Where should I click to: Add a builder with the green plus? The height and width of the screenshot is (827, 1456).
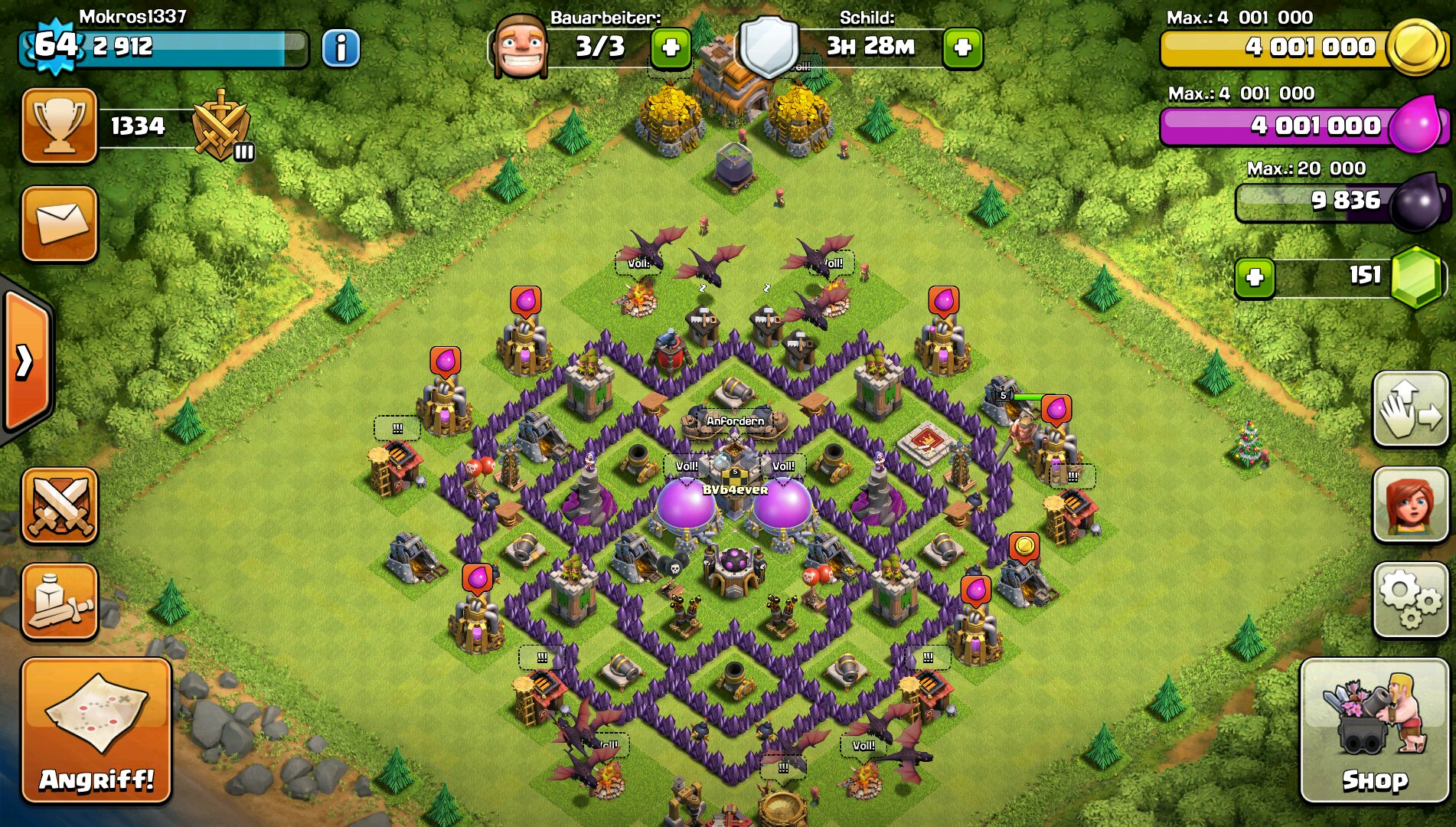click(671, 48)
